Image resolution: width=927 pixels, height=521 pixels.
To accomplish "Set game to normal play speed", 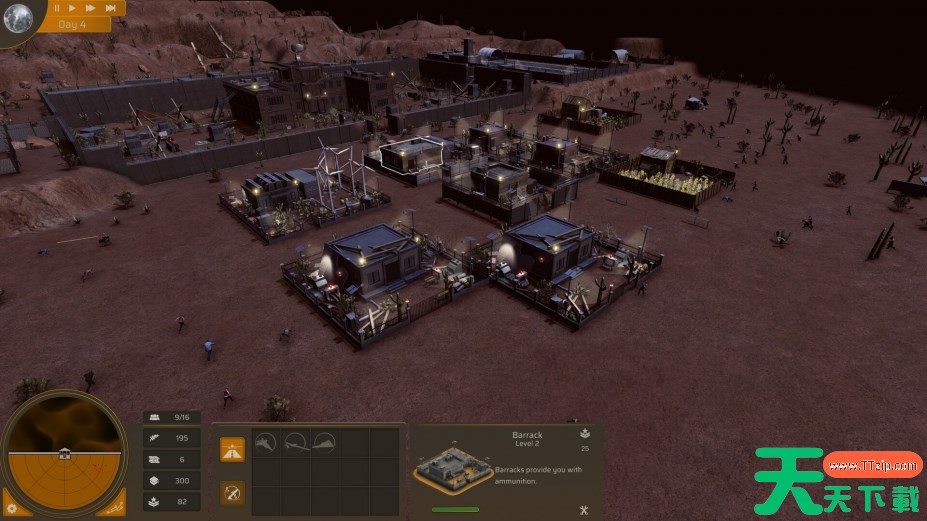I will 73,8.
